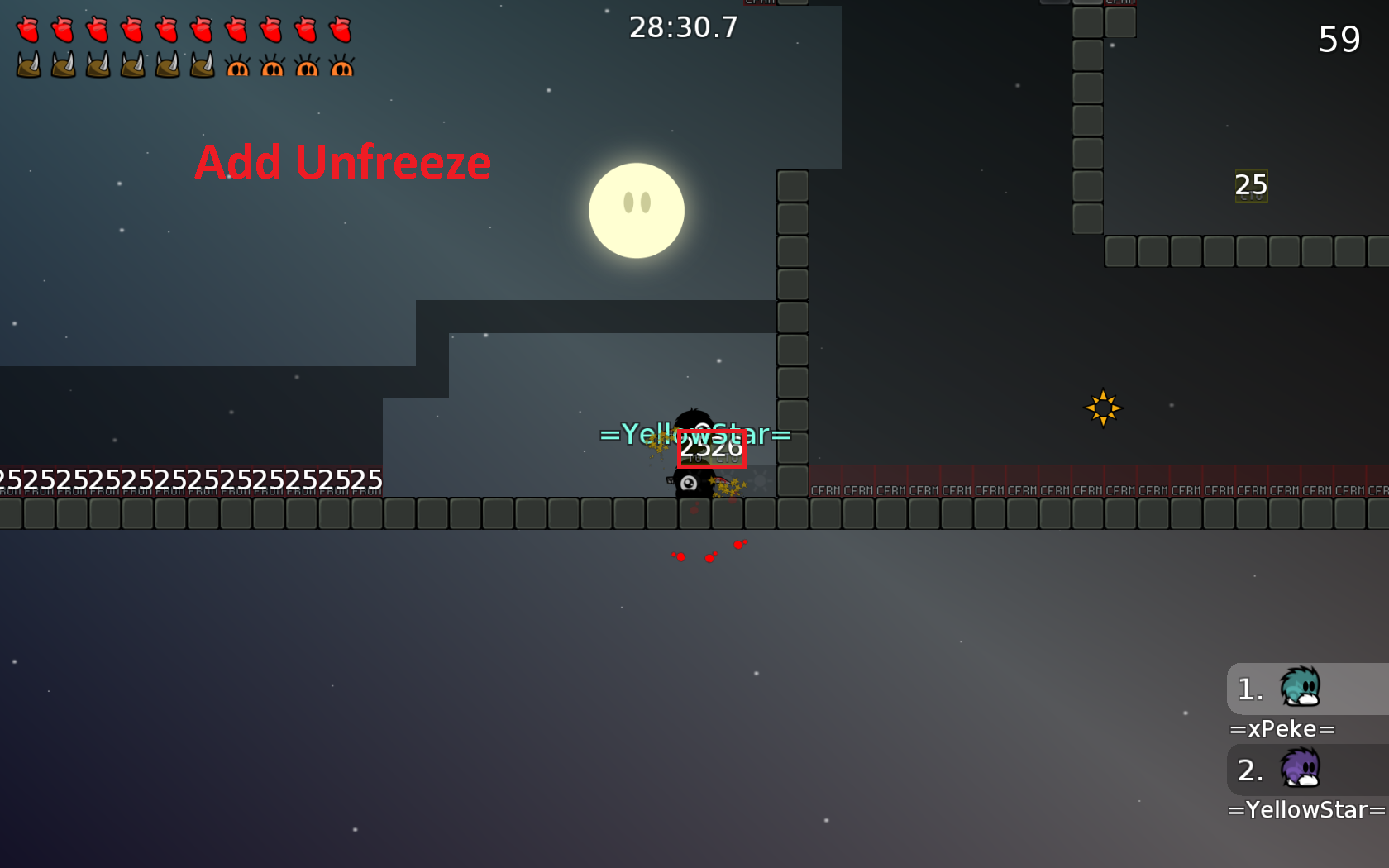Viewport: 1389px width, 868px height.
Task: Click the rightmost orange spiky eyes icon
Action: 341,66
